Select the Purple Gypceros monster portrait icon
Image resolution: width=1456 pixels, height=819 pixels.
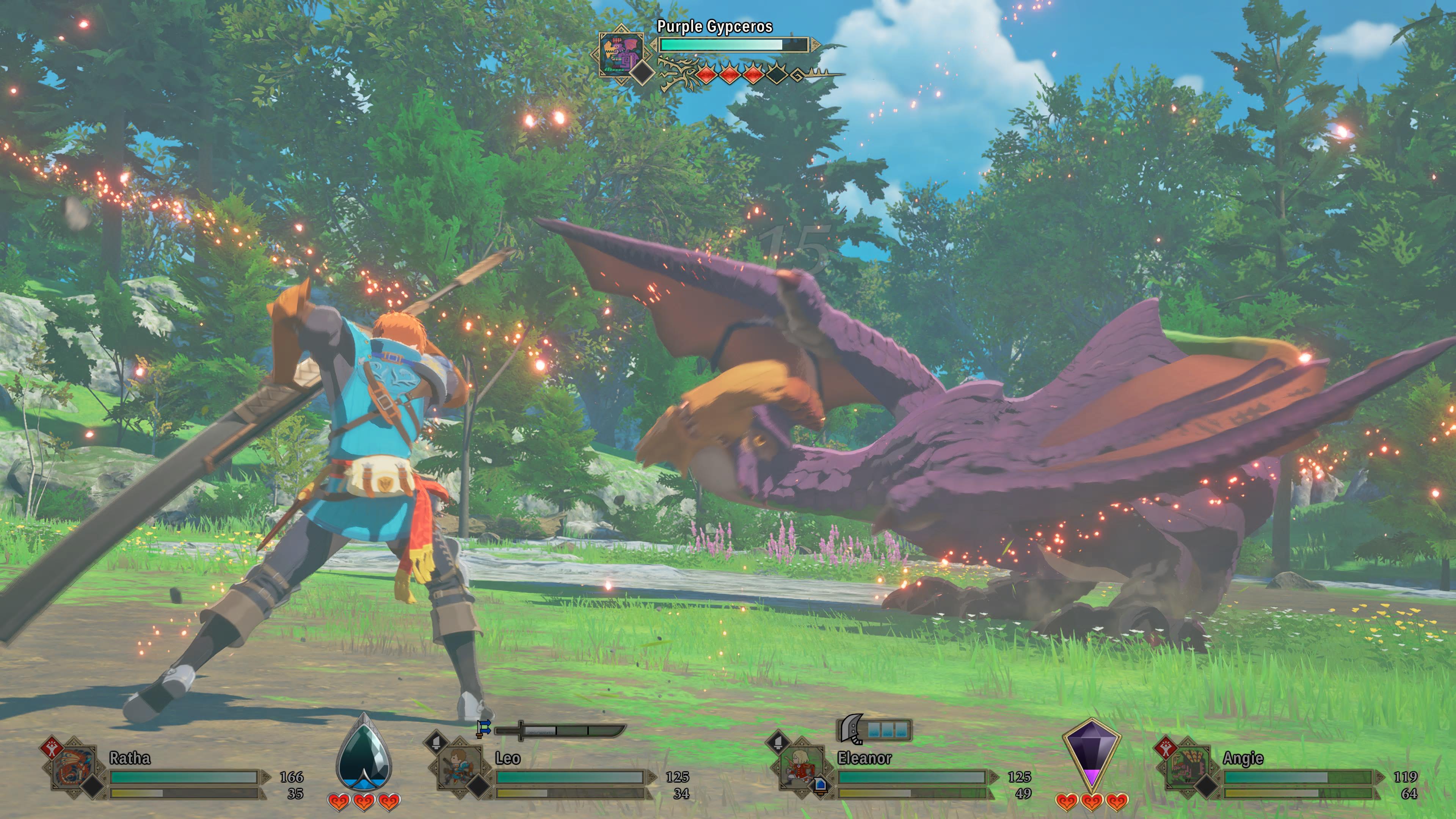(x=621, y=53)
